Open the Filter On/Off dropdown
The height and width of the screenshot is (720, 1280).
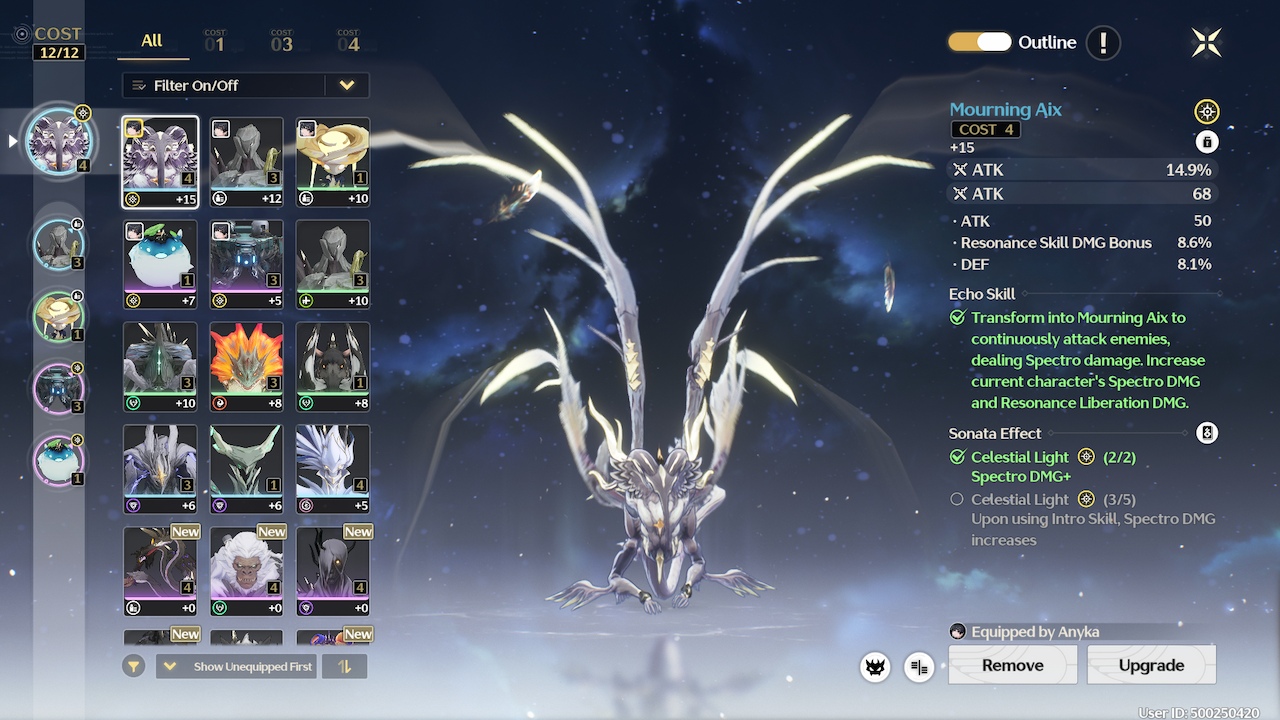pyautogui.click(x=245, y=85)
